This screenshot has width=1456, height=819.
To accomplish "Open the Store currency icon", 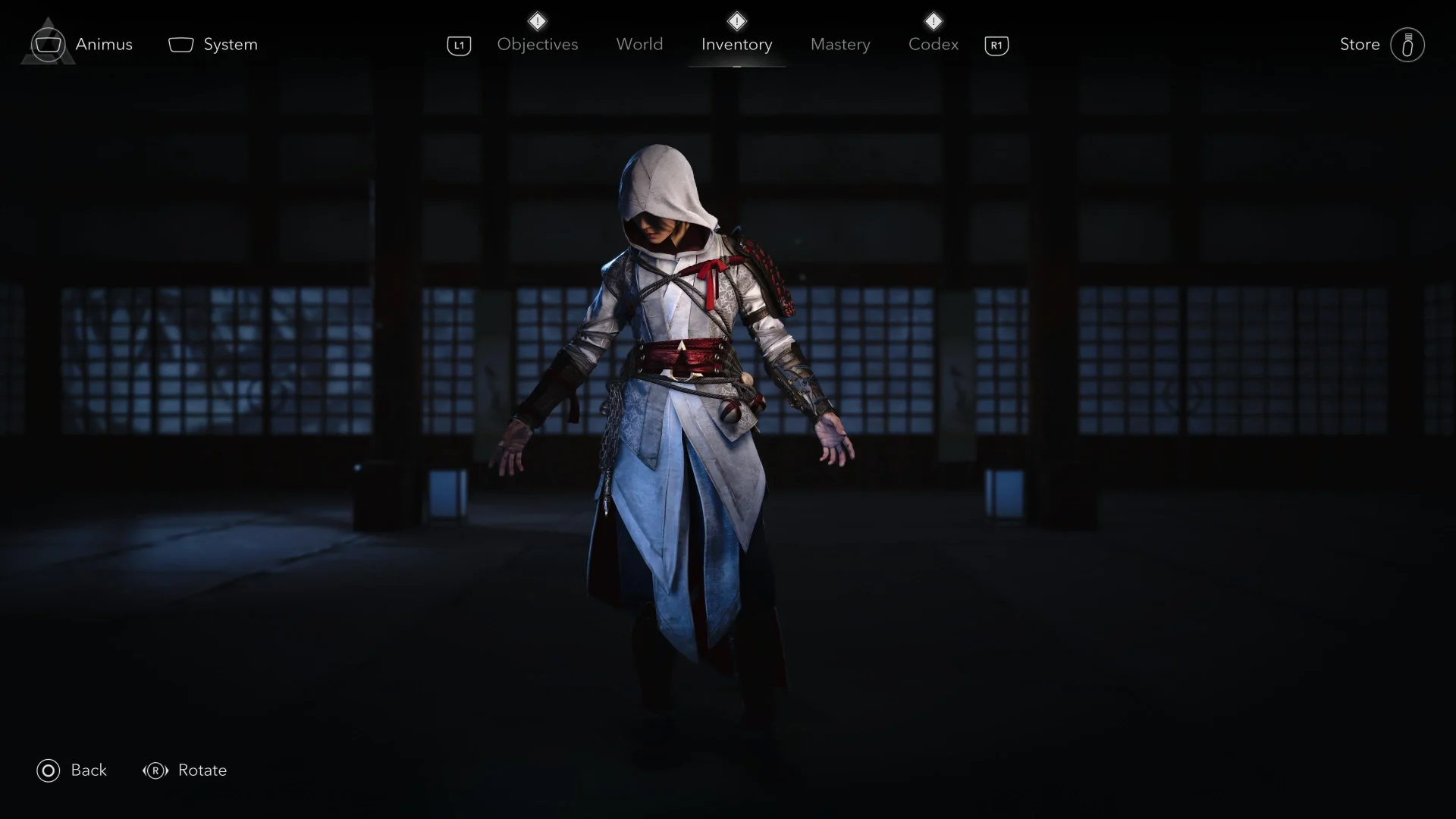I will [1407, 44].
